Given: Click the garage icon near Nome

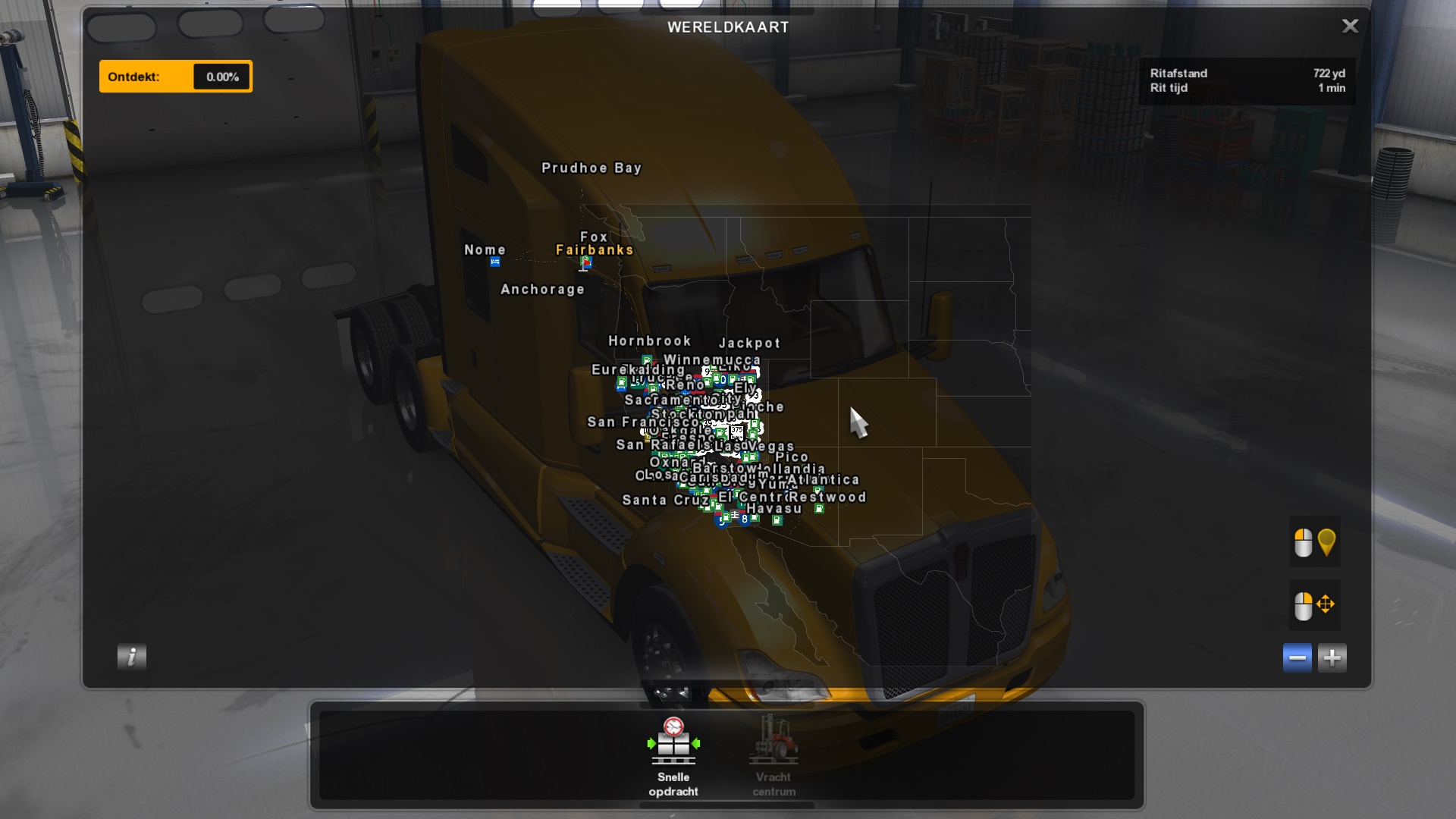Looking at the screenshot, I should pos(495,262).
